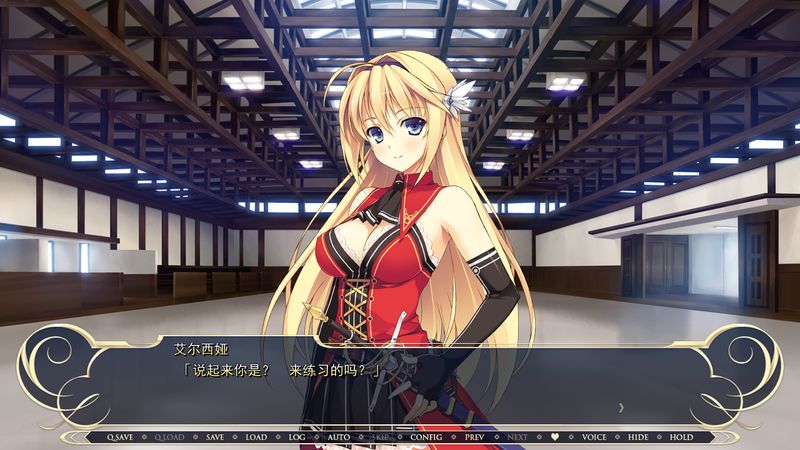Replay the line with VOICE
This screenshot has height=450, width=800.
[x=594, y=437]
